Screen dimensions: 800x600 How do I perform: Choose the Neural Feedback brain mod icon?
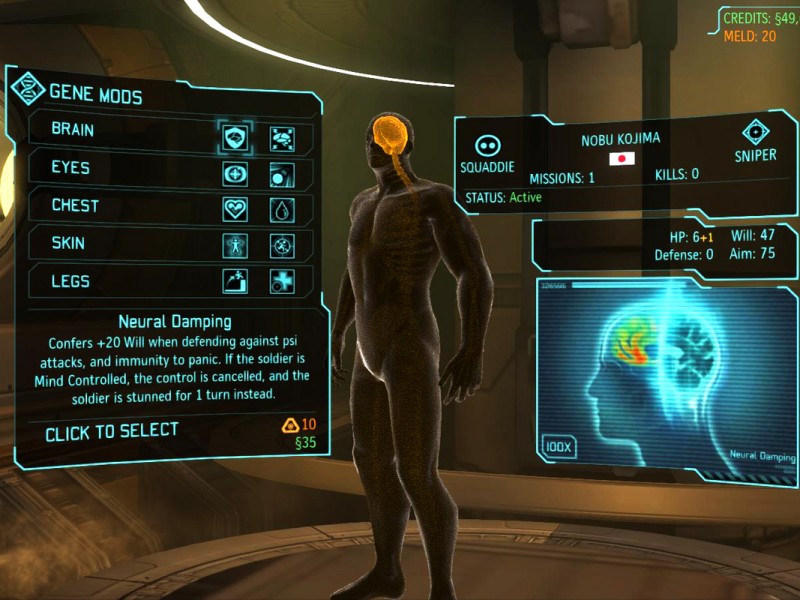[282, 137]
